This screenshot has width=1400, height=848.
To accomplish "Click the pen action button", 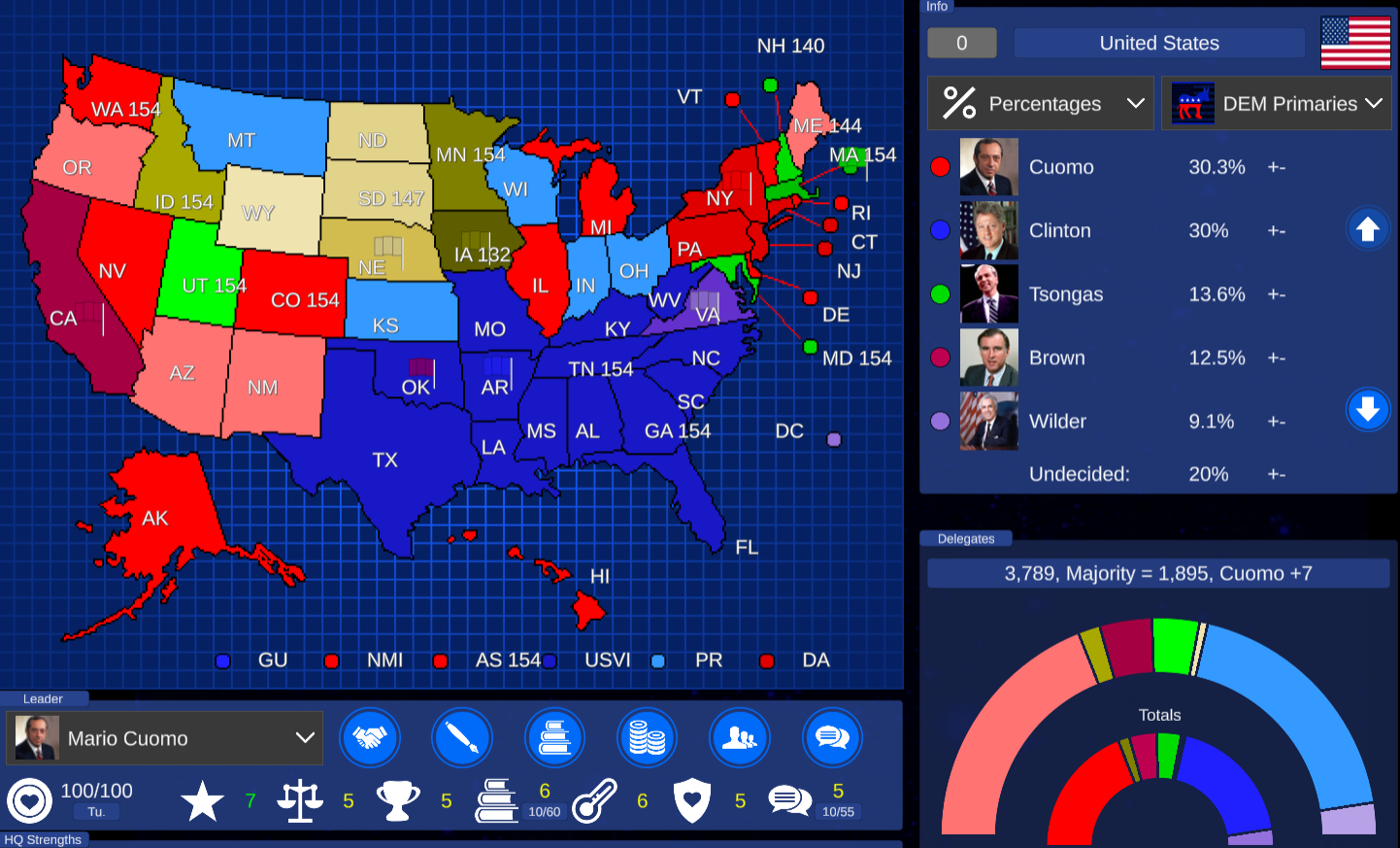I will tap(461, 738).
